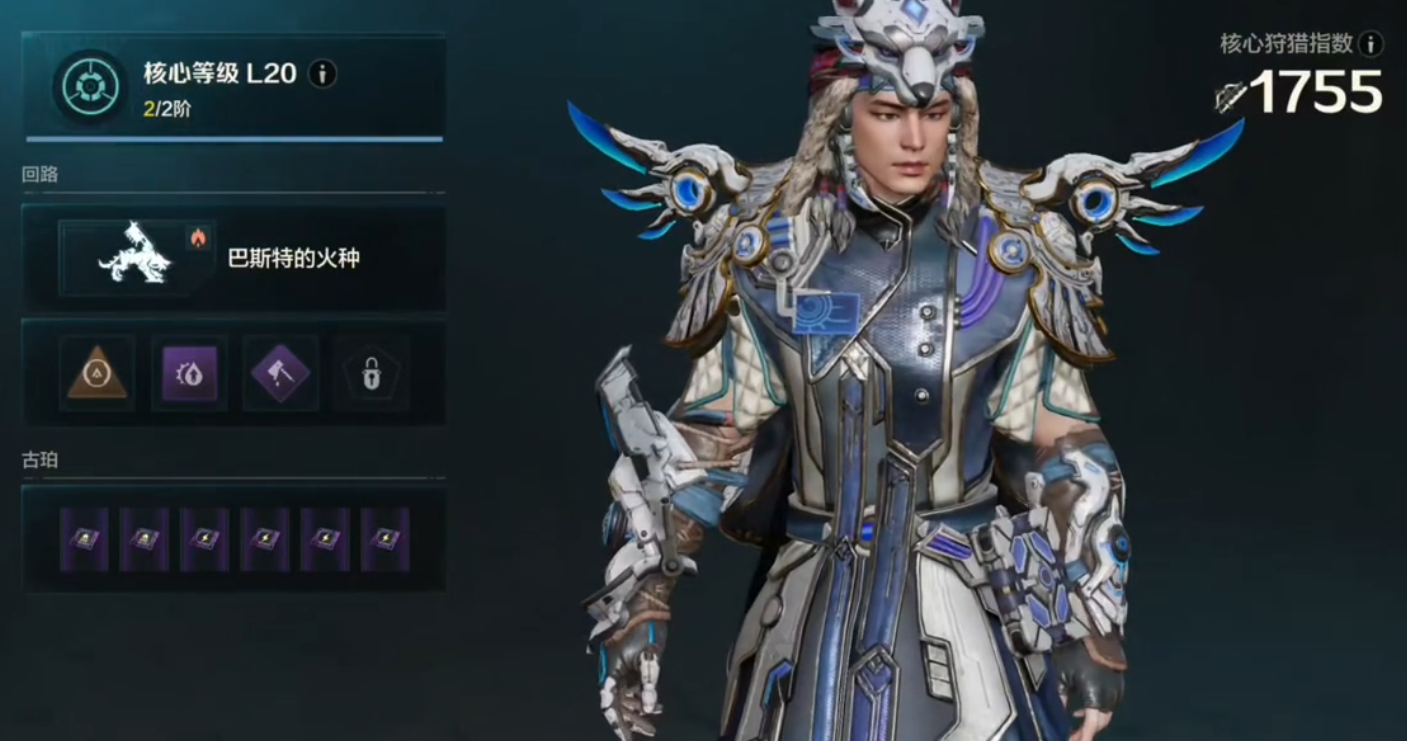Select the orange triangle circuit node
Screen dimensions: 1407x741
pyautogui.click(x=97, y=375)
